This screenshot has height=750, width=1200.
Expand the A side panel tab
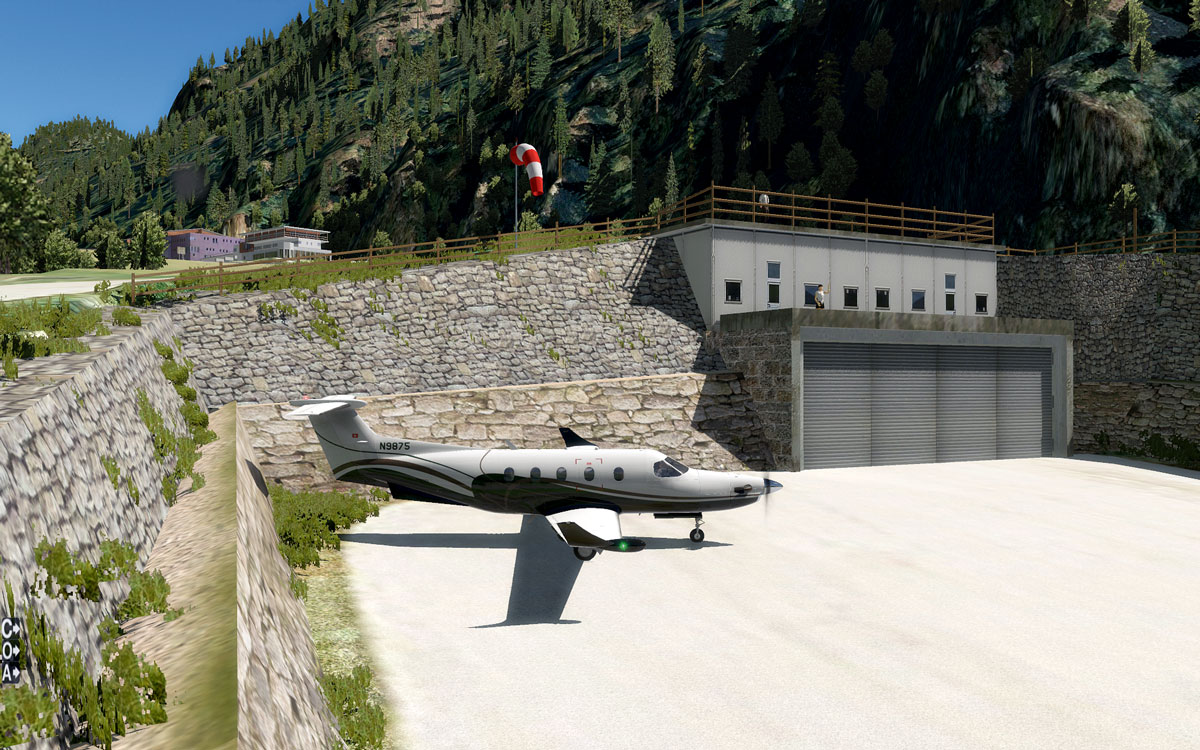pos(10,673)
